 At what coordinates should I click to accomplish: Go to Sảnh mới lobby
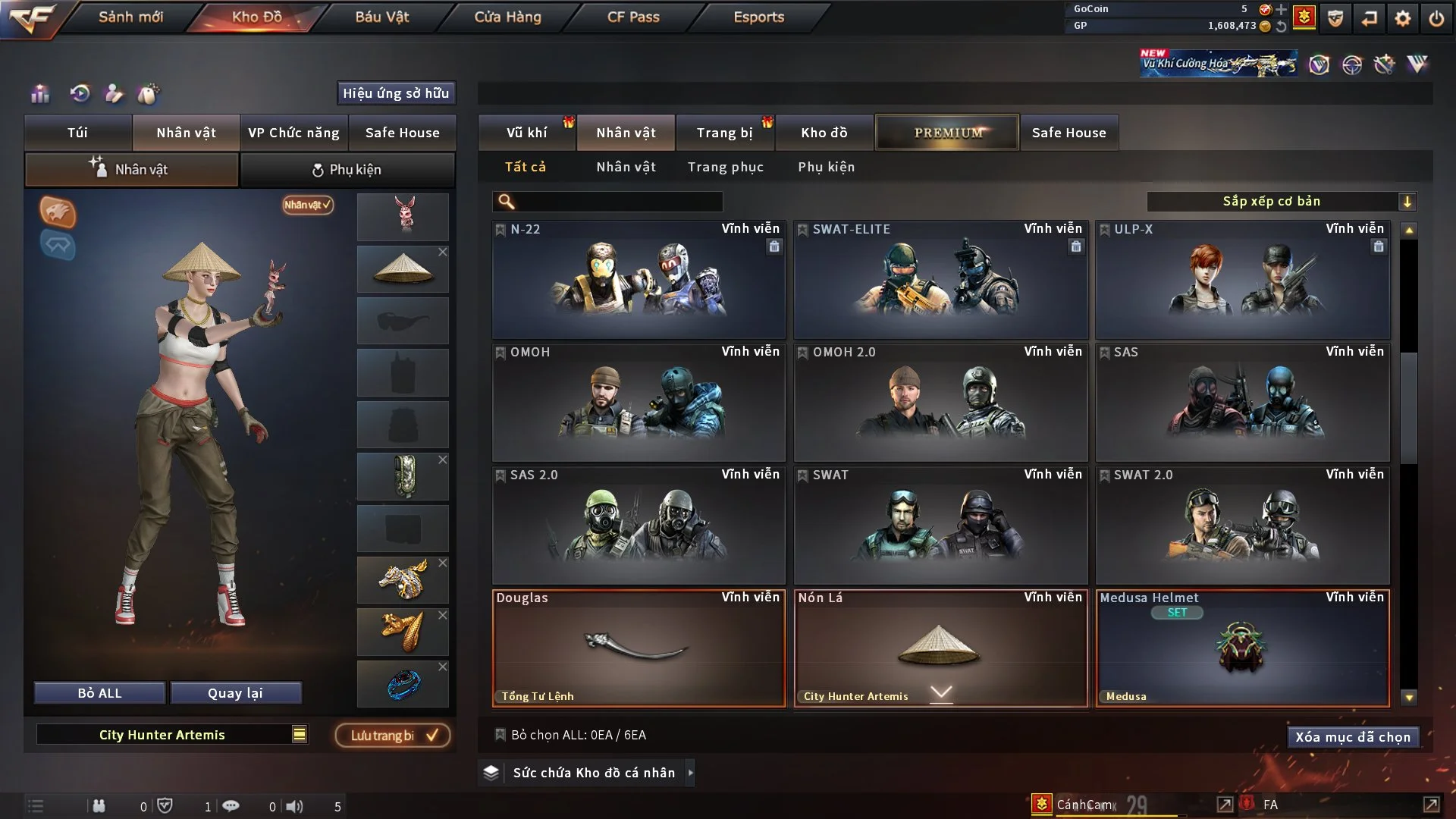point(130,17)
